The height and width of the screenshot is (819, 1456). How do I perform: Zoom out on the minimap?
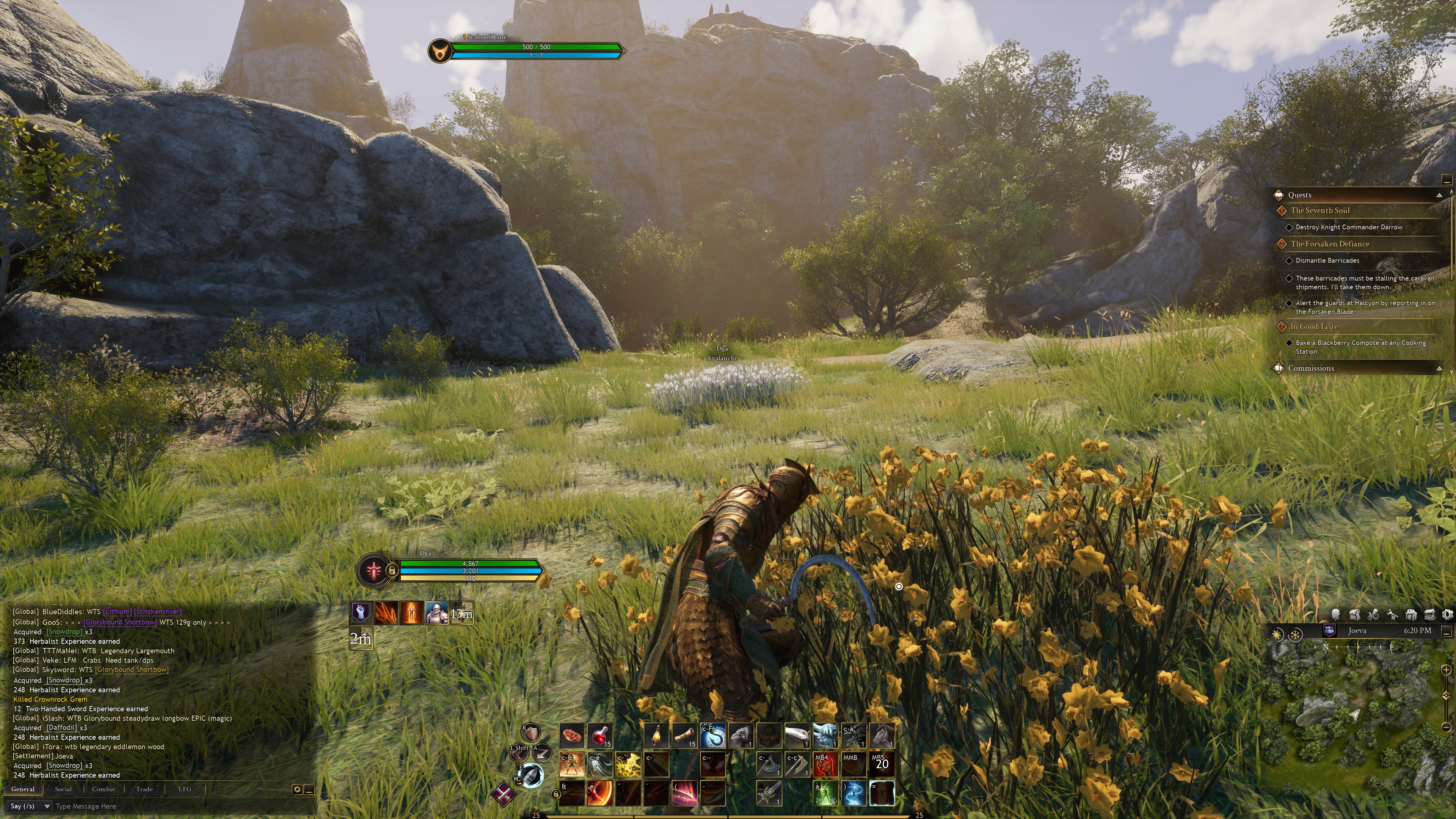pyautogui.click(x=1446, y=727)
